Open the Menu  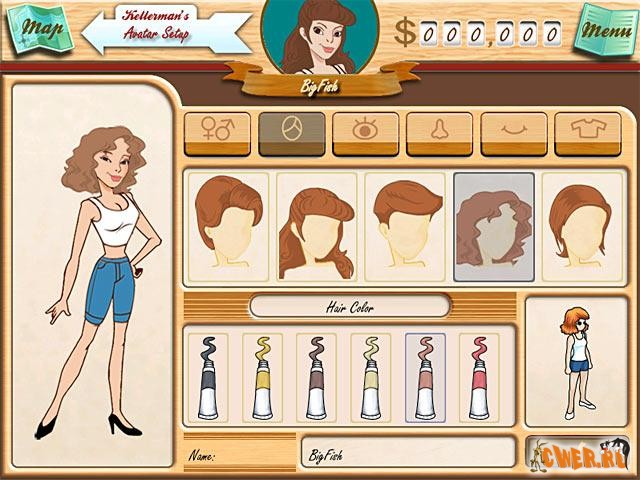click(x=606, y=31)
